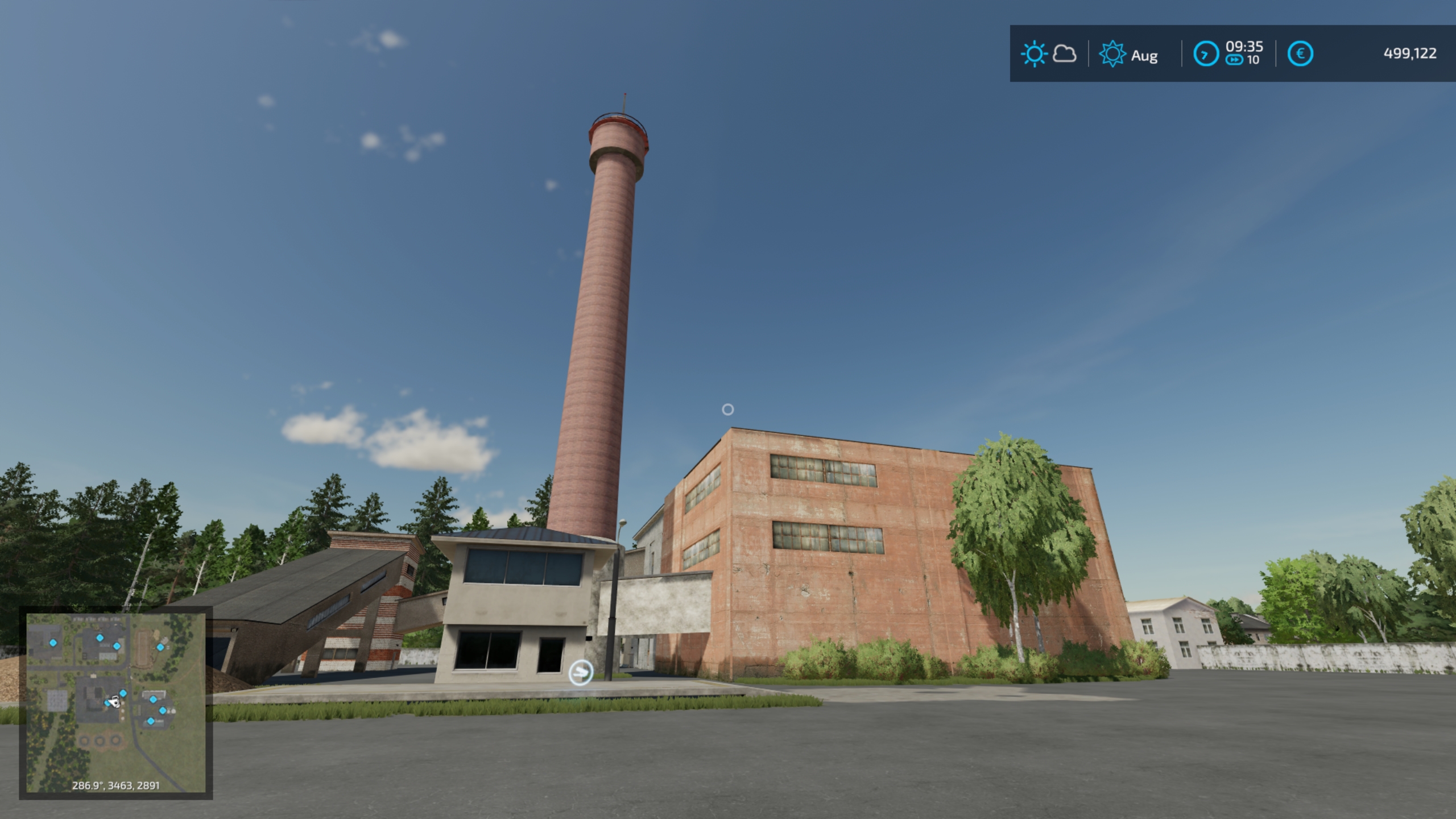Click the euro money icon
This screenshot has width=1456, height=819.
click(1300, 54)
